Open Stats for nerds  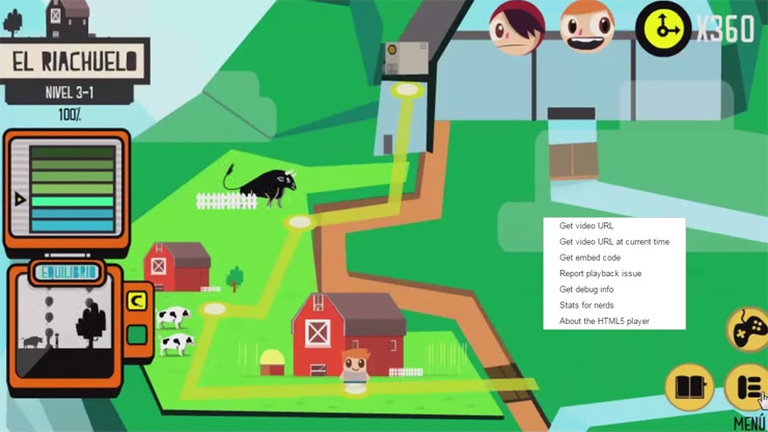point(587,306)
